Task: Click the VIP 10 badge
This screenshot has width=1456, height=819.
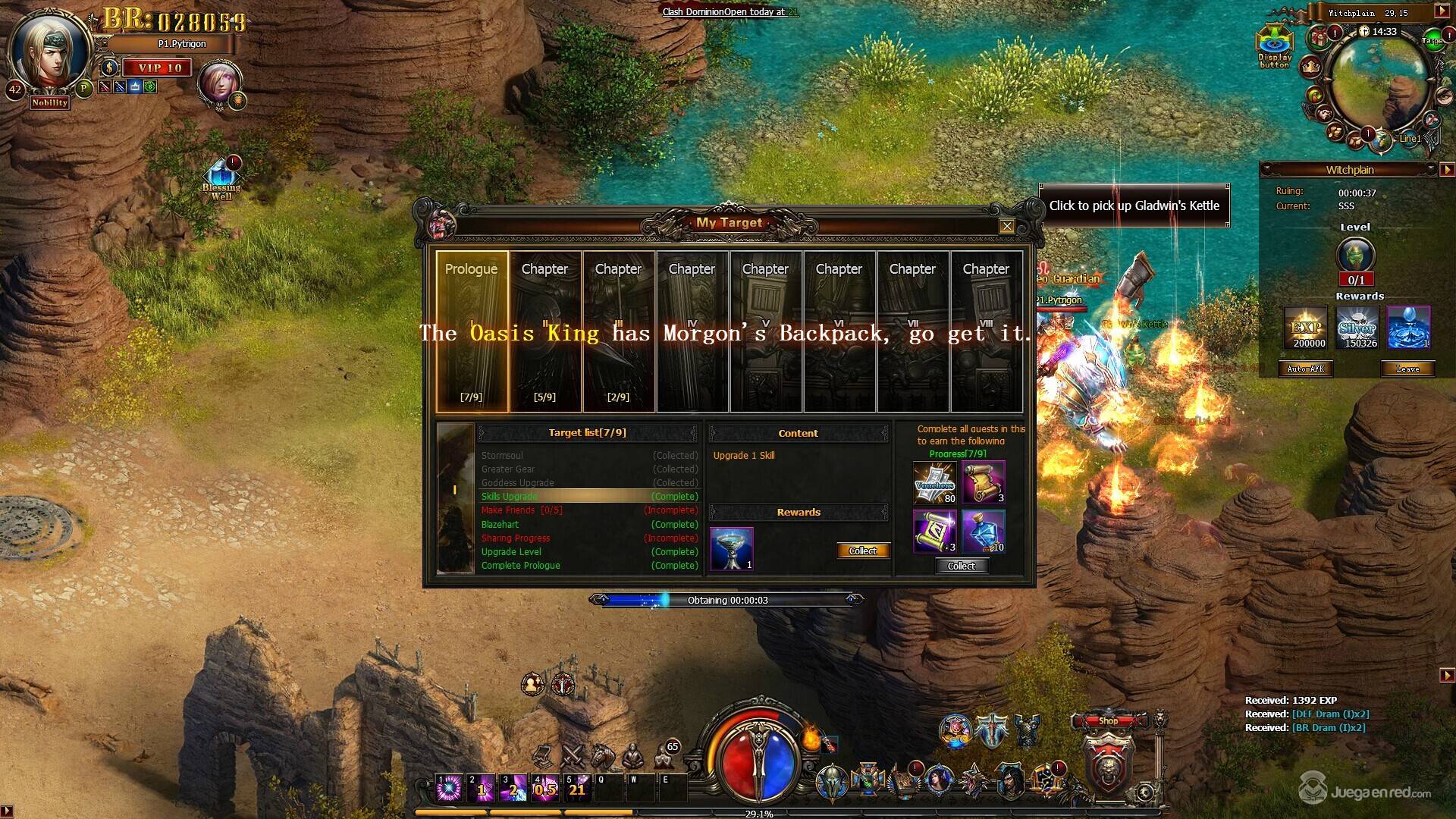Action: click(x=159, y=68)
